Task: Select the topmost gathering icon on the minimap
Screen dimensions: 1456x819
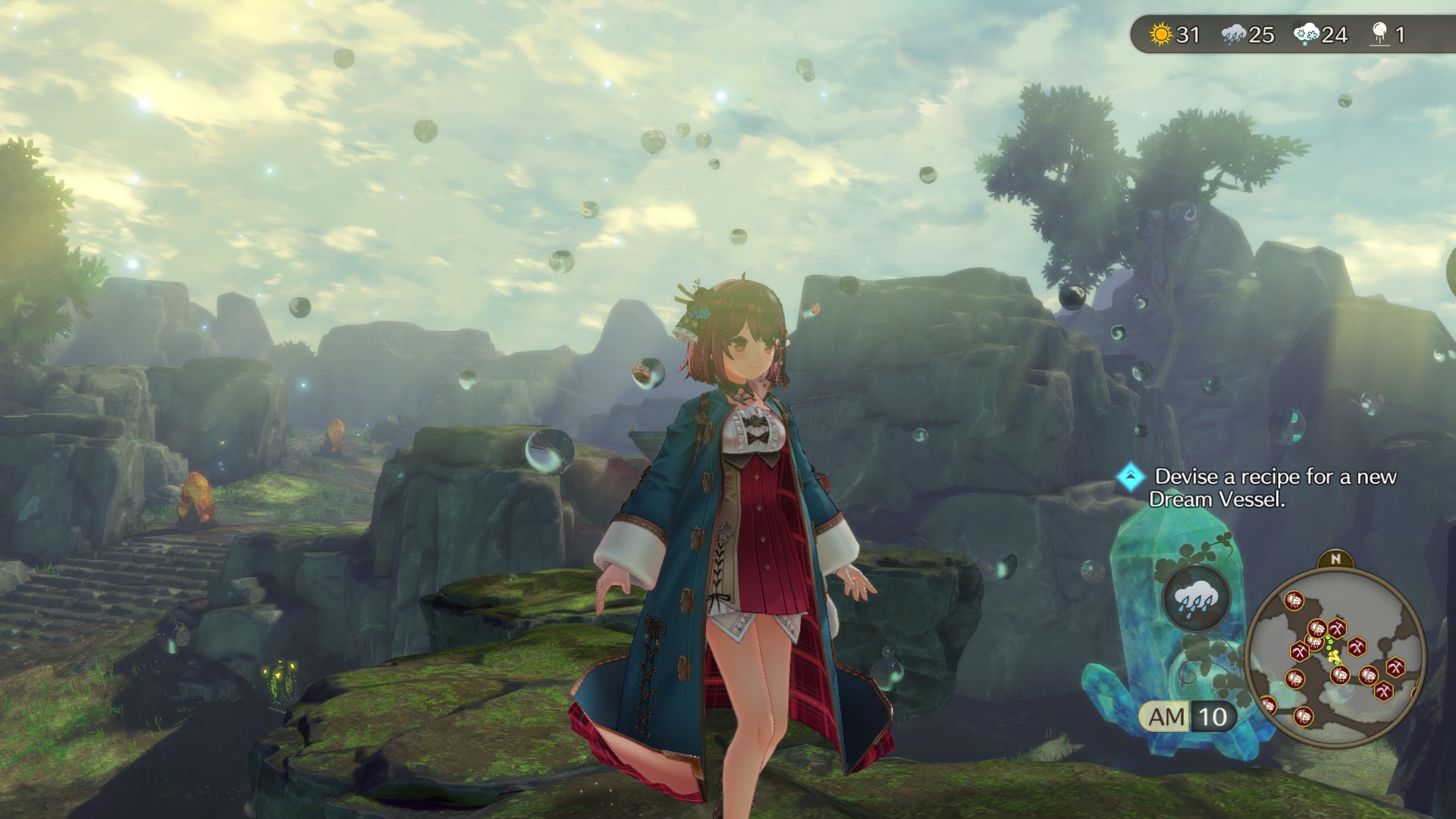Action: [1294, 599]
